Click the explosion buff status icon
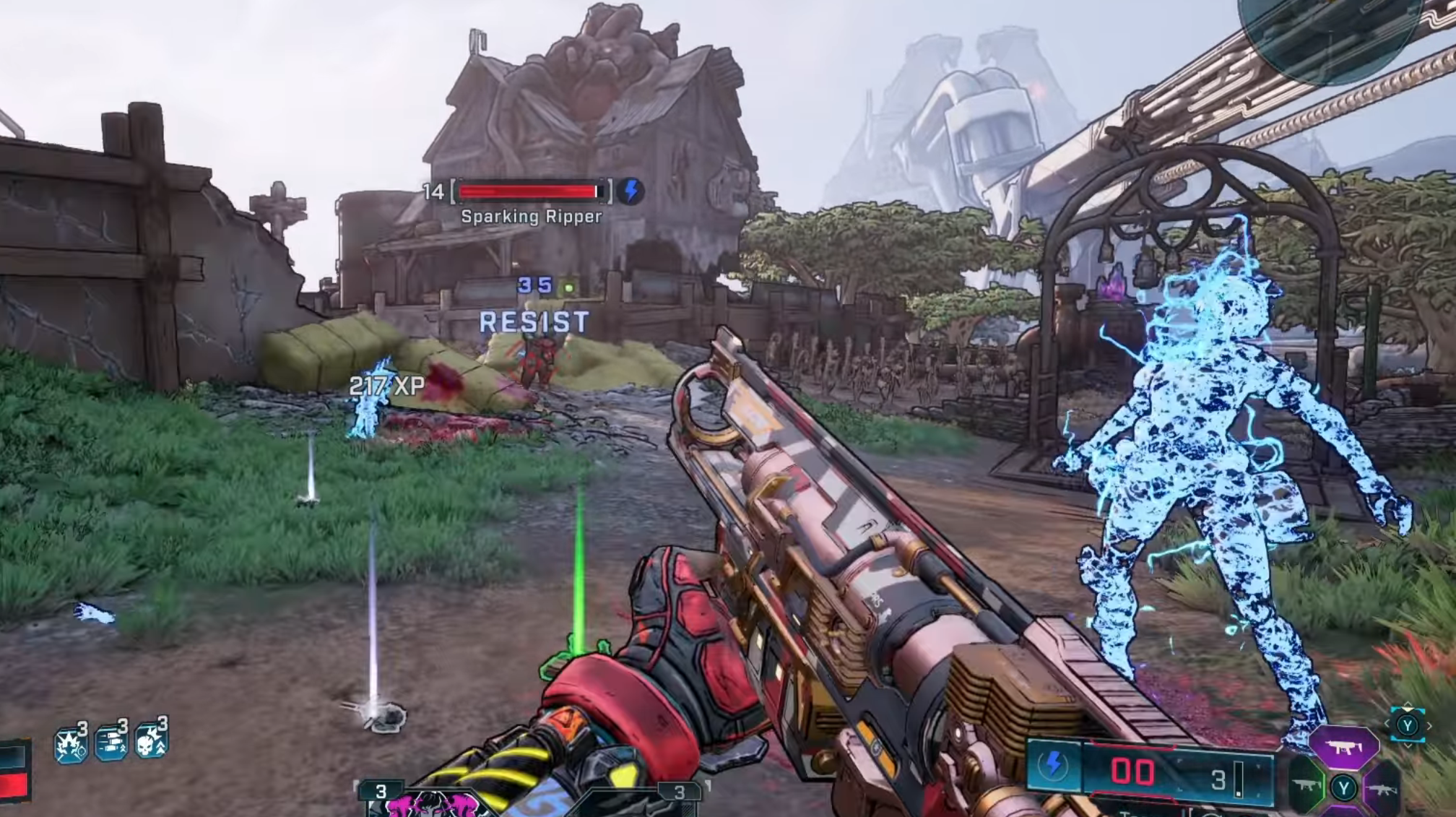The width and height of the screenshot is (1456, 817). (71, 743)
